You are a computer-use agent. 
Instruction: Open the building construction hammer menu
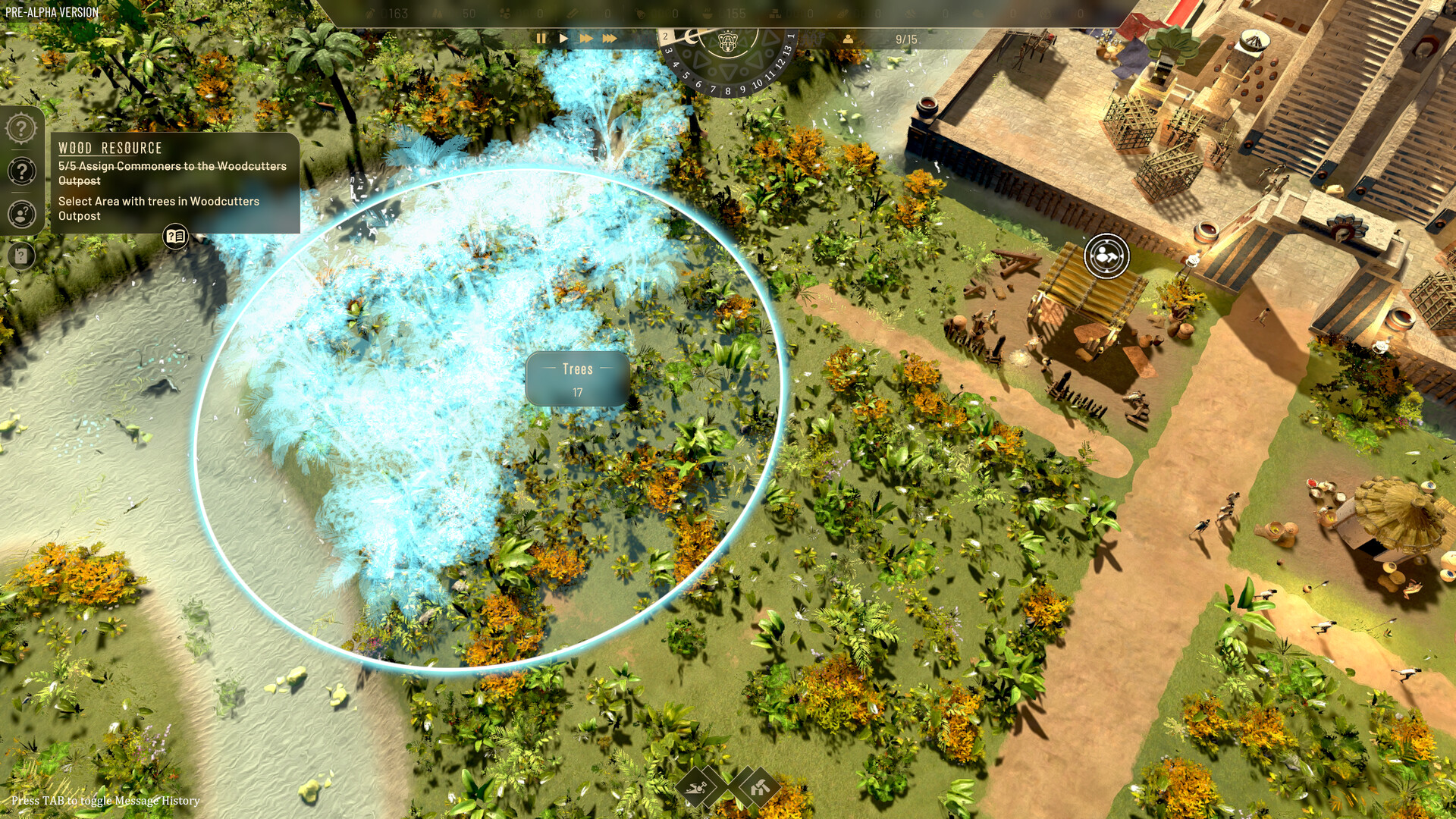(x=759, y=789)
